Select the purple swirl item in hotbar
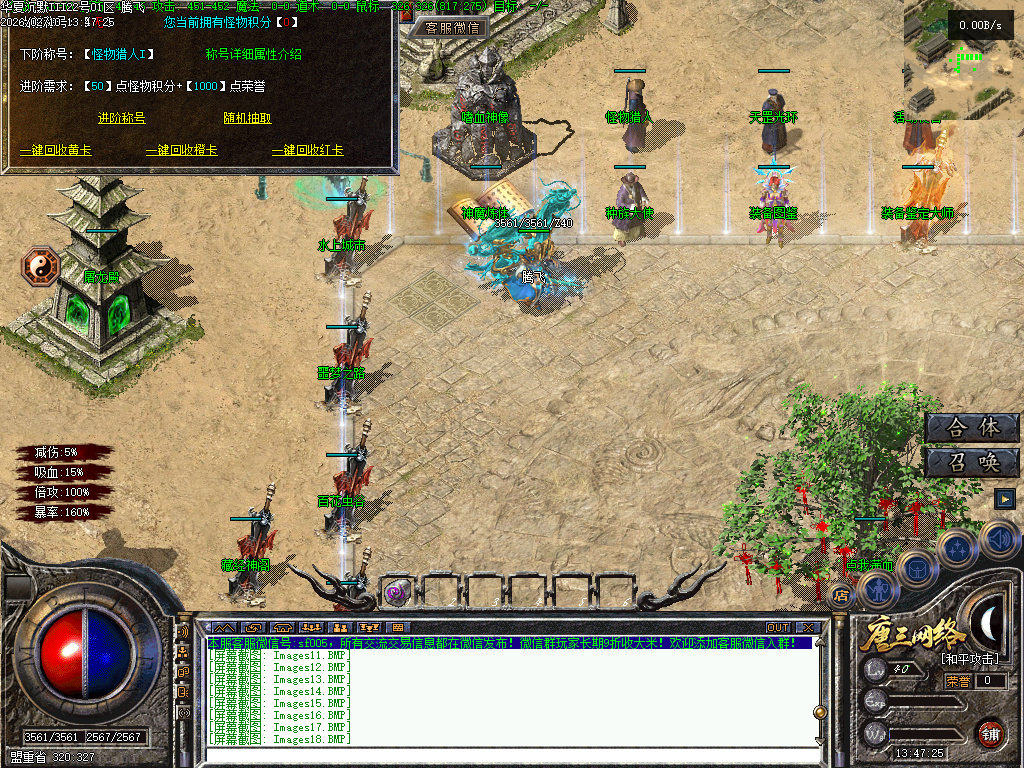Viewport: 1024px width, 768px height. click(x=396, y=592)
